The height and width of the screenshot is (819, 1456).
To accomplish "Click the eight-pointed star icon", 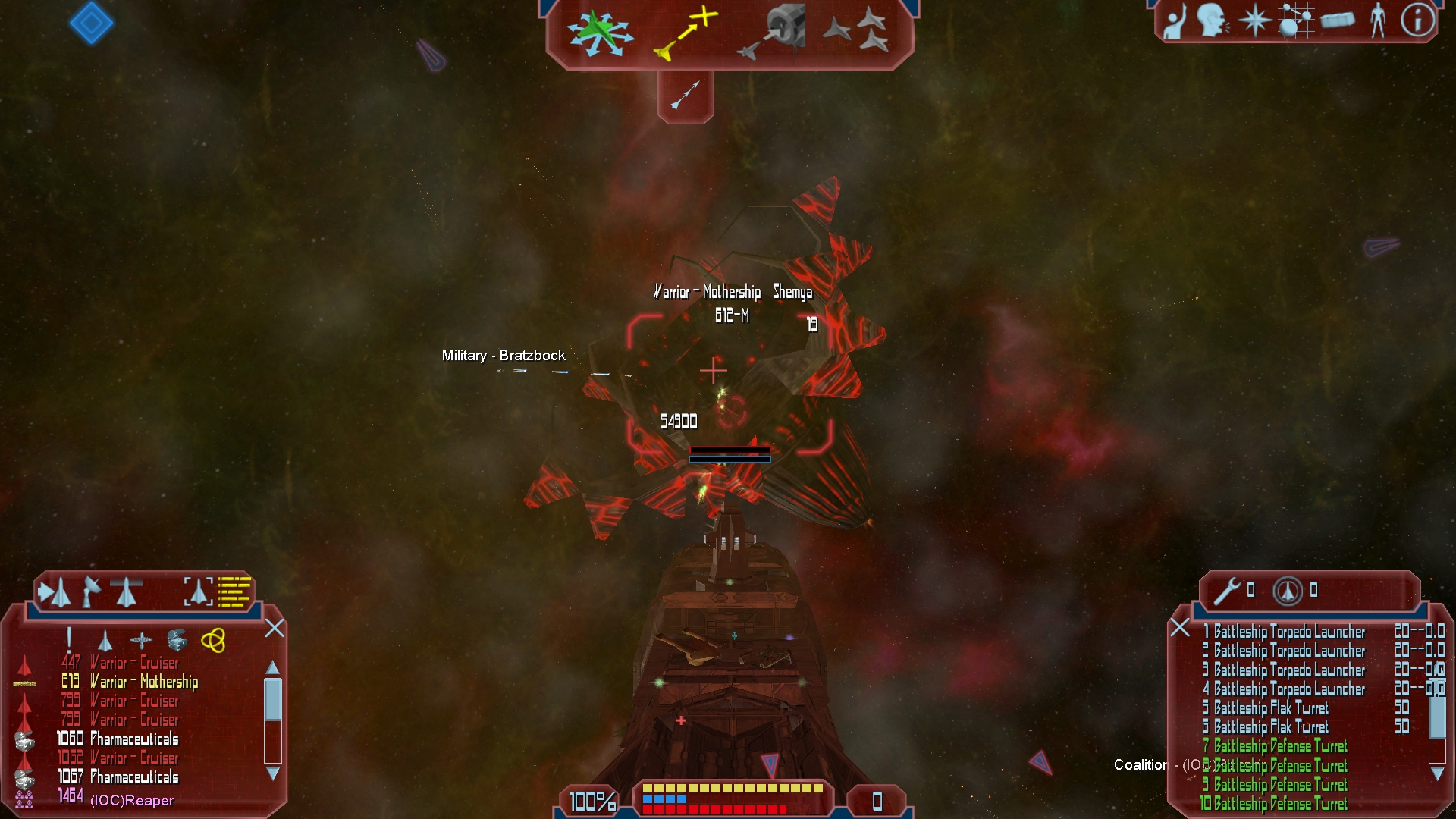I will (1254, 20).
